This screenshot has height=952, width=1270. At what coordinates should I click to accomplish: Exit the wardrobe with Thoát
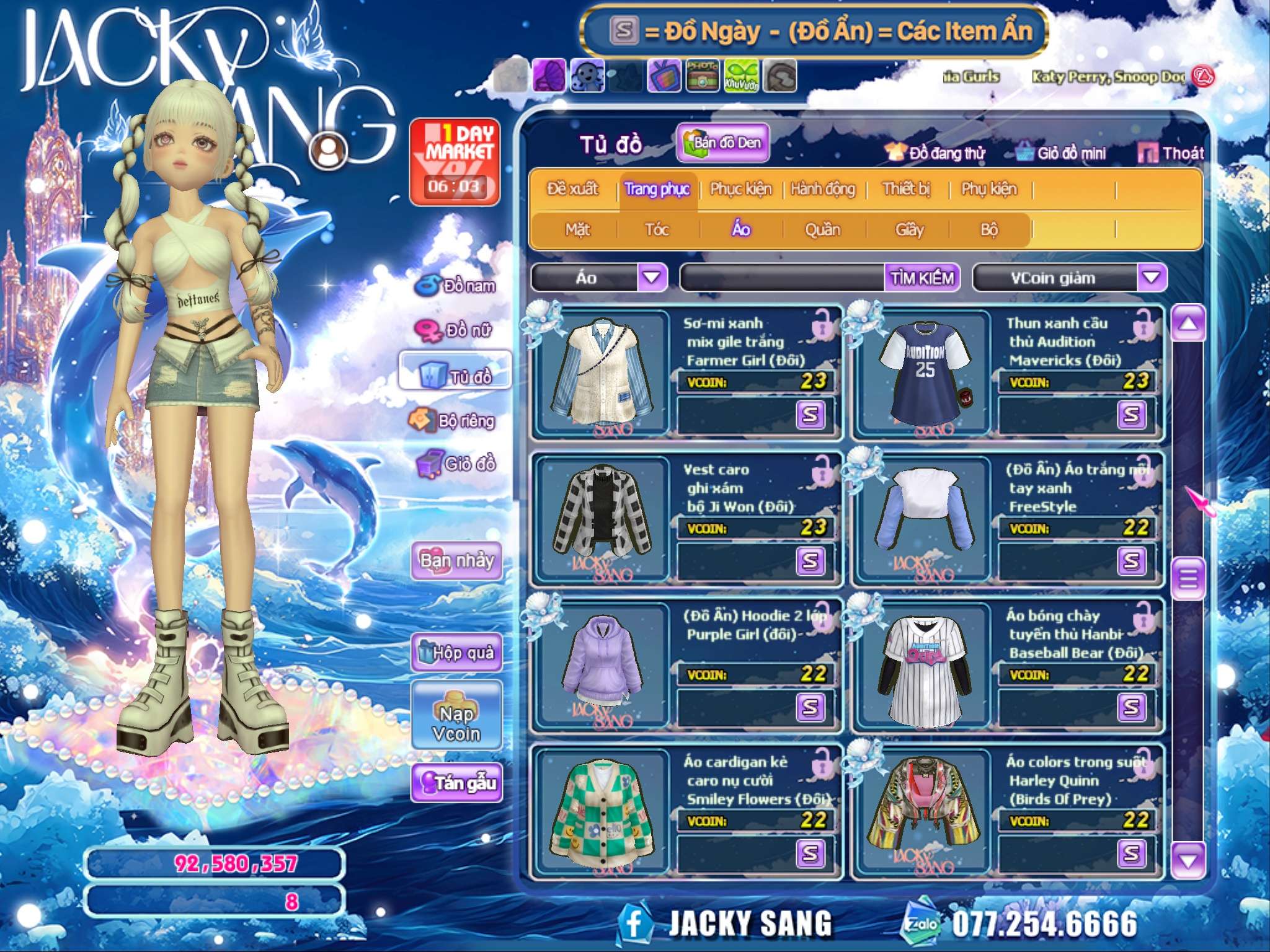1171,153
